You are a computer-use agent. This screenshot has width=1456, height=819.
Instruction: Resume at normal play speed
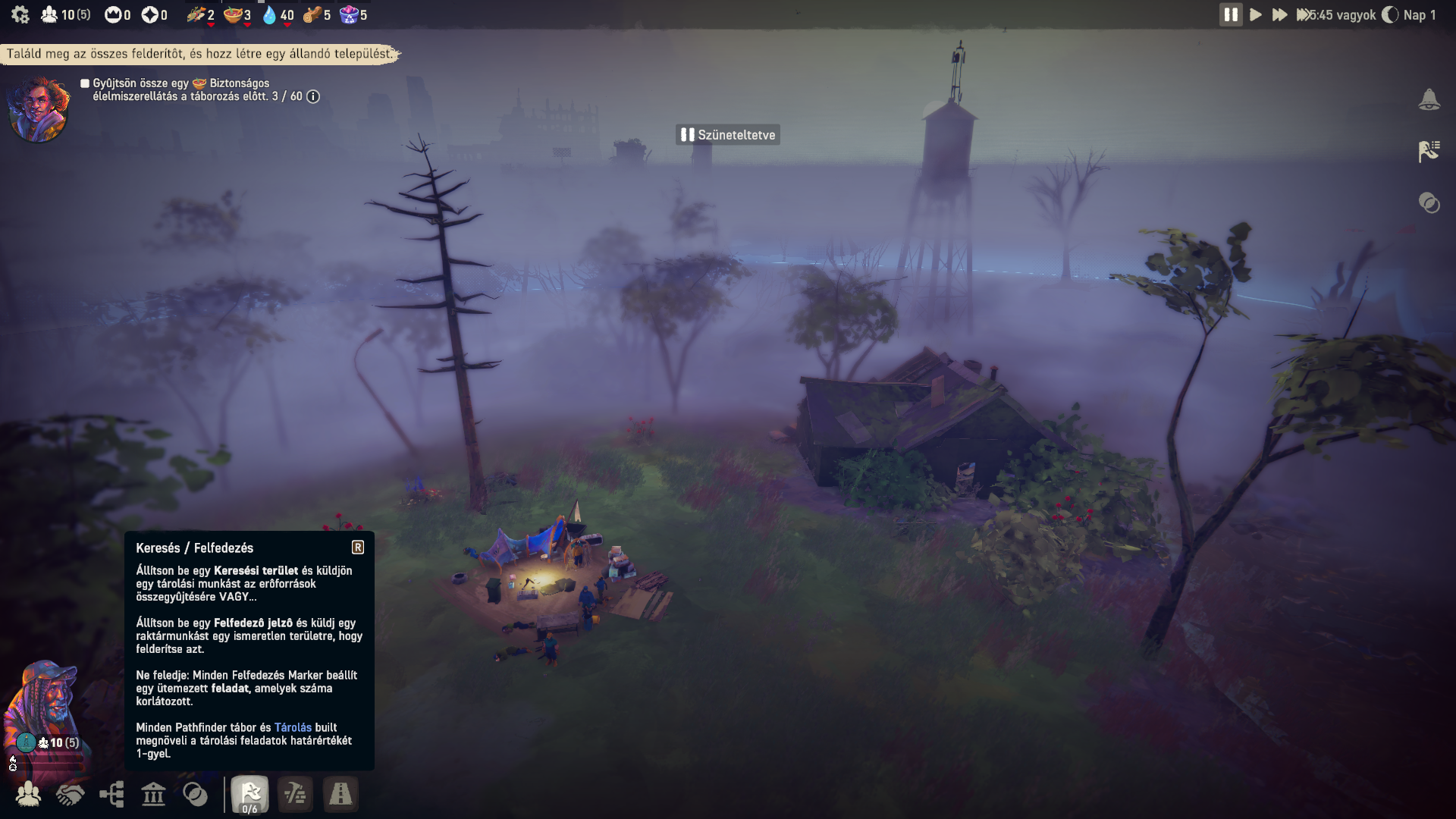pyautogui.click(x=1256, y=14)
